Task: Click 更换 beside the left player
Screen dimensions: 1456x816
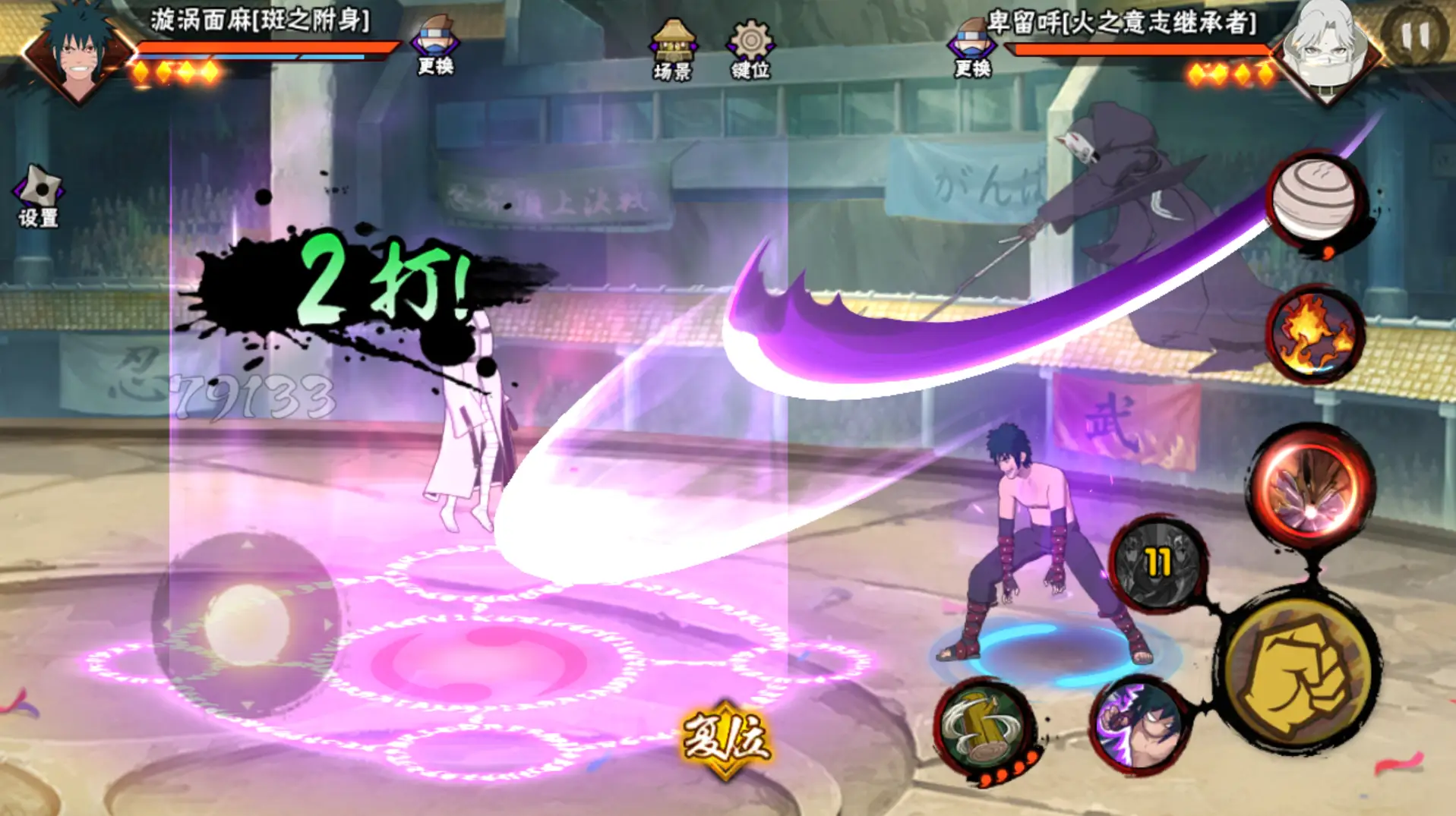Action: point(435,45)
